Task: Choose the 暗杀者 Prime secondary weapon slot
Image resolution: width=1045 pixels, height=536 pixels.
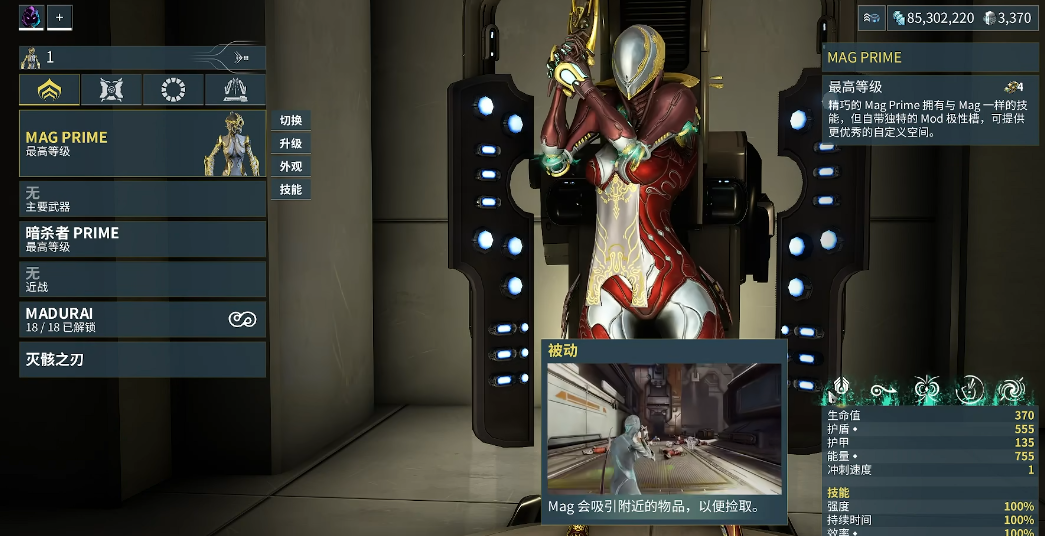Action: tap(142, 238)
